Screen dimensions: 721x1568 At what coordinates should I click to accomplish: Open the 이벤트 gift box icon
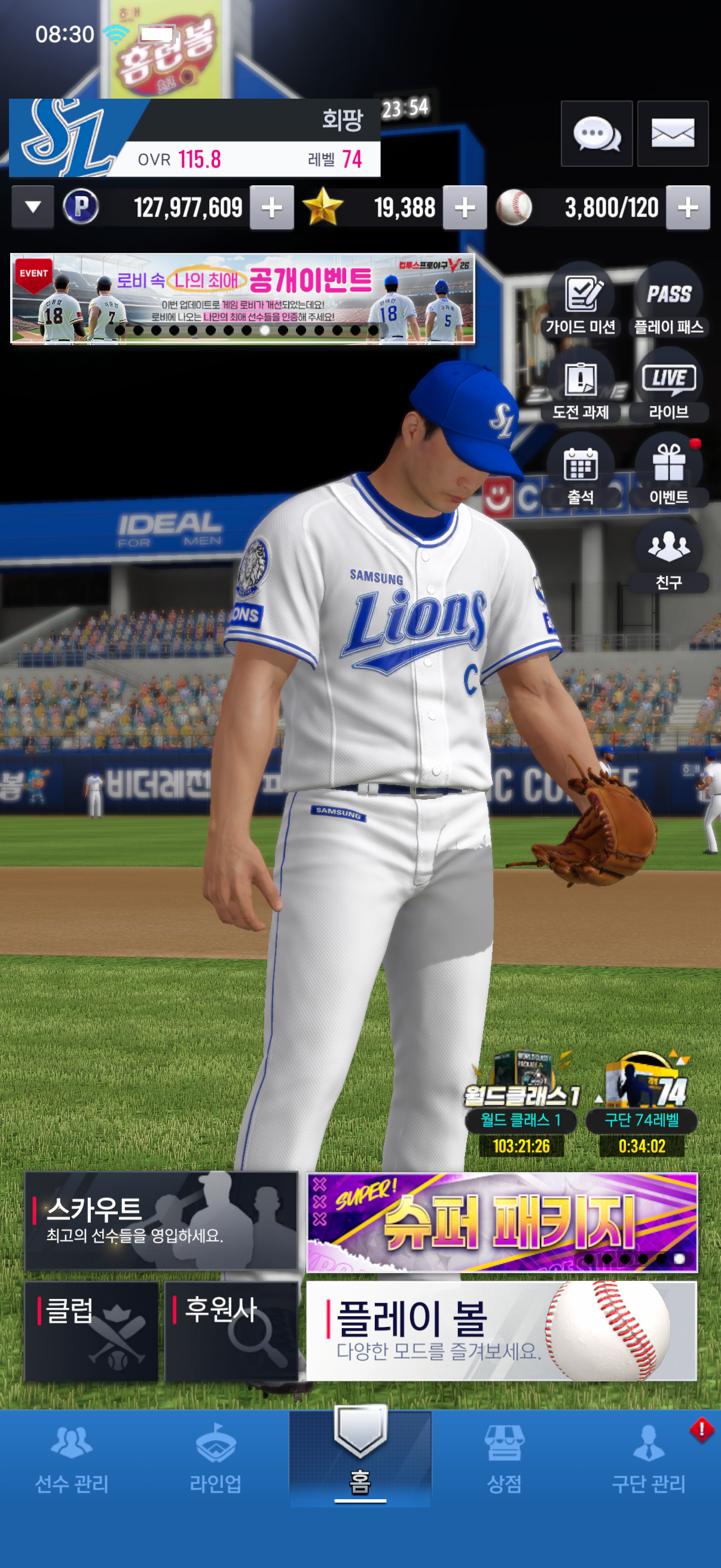[x=668, y=472]
